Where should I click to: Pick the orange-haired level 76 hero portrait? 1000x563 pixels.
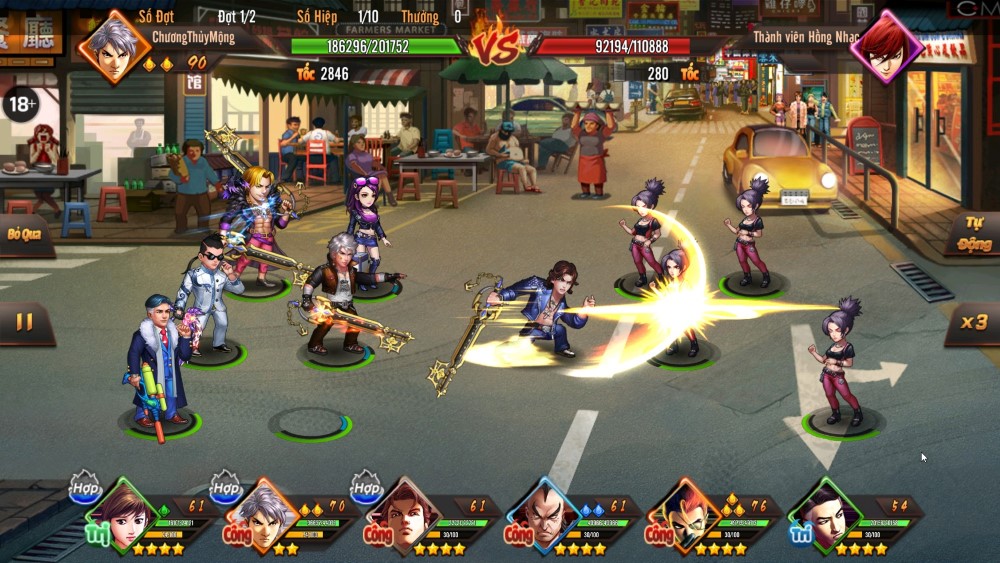pos(684,515)
